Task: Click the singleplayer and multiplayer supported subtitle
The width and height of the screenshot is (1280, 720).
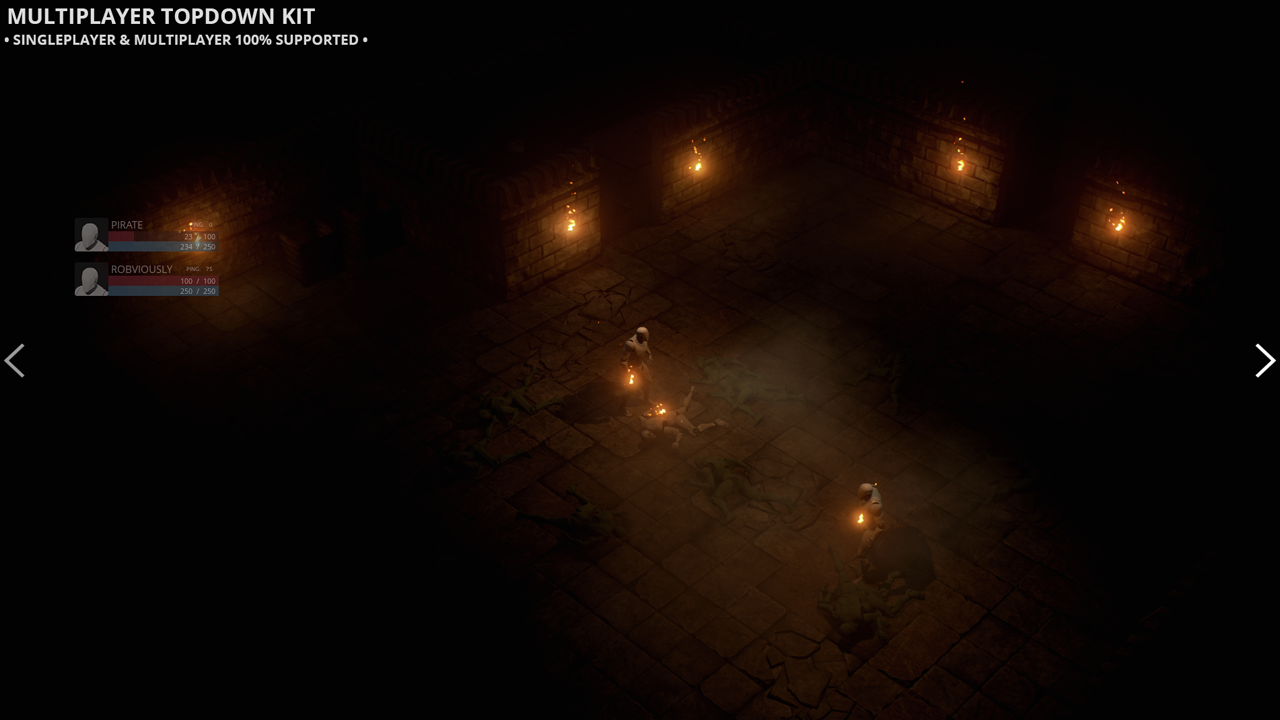Action: click(x=185, y=40)
